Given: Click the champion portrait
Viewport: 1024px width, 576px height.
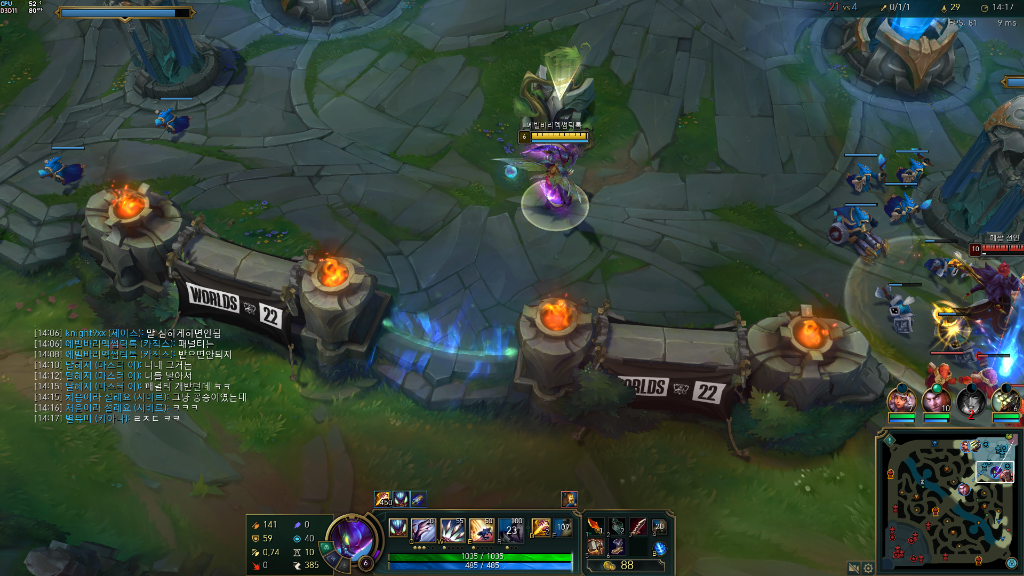Looking at the screenshot, I should 351,538.
